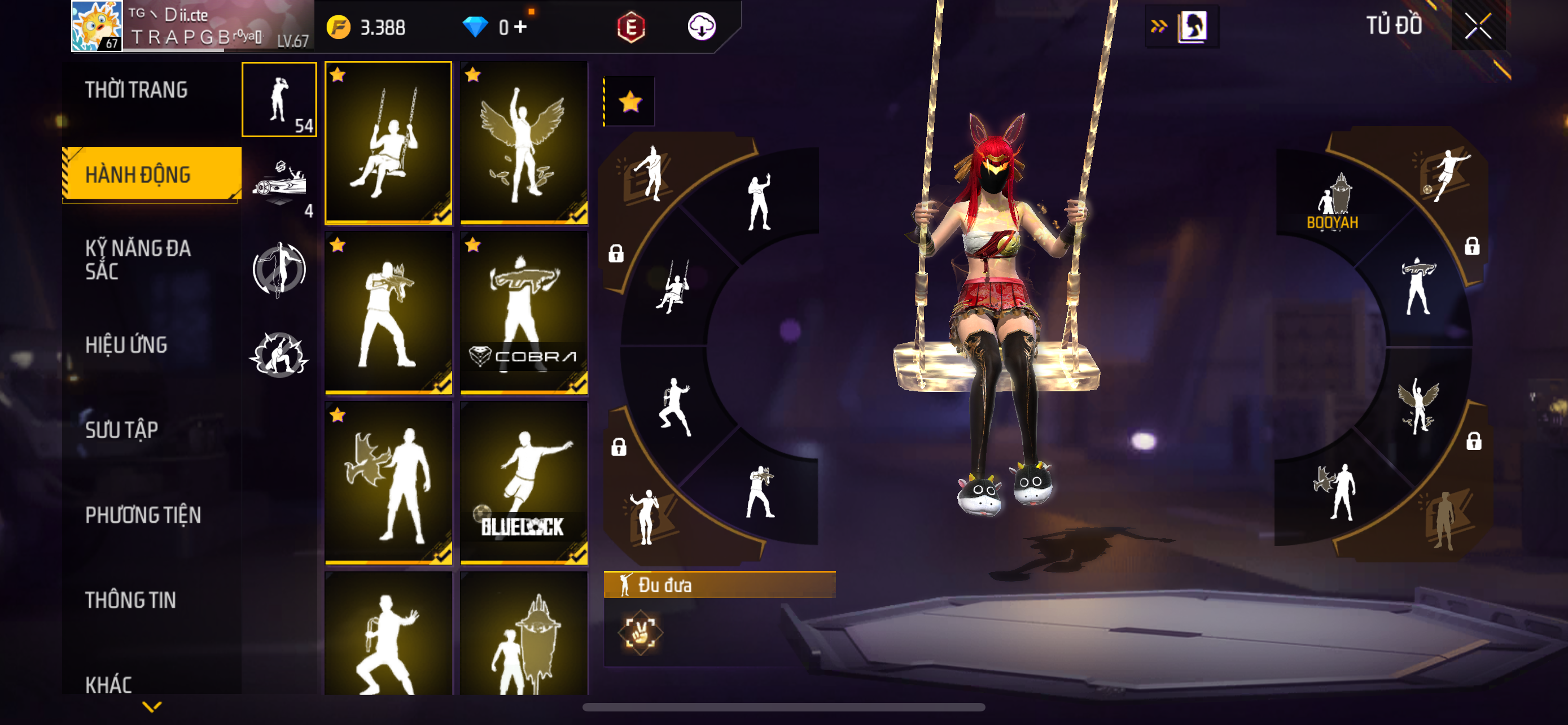Viewport: 1568px width, 725px height.
Task: Add diamonds with the plus button
Action: point(520,27)
